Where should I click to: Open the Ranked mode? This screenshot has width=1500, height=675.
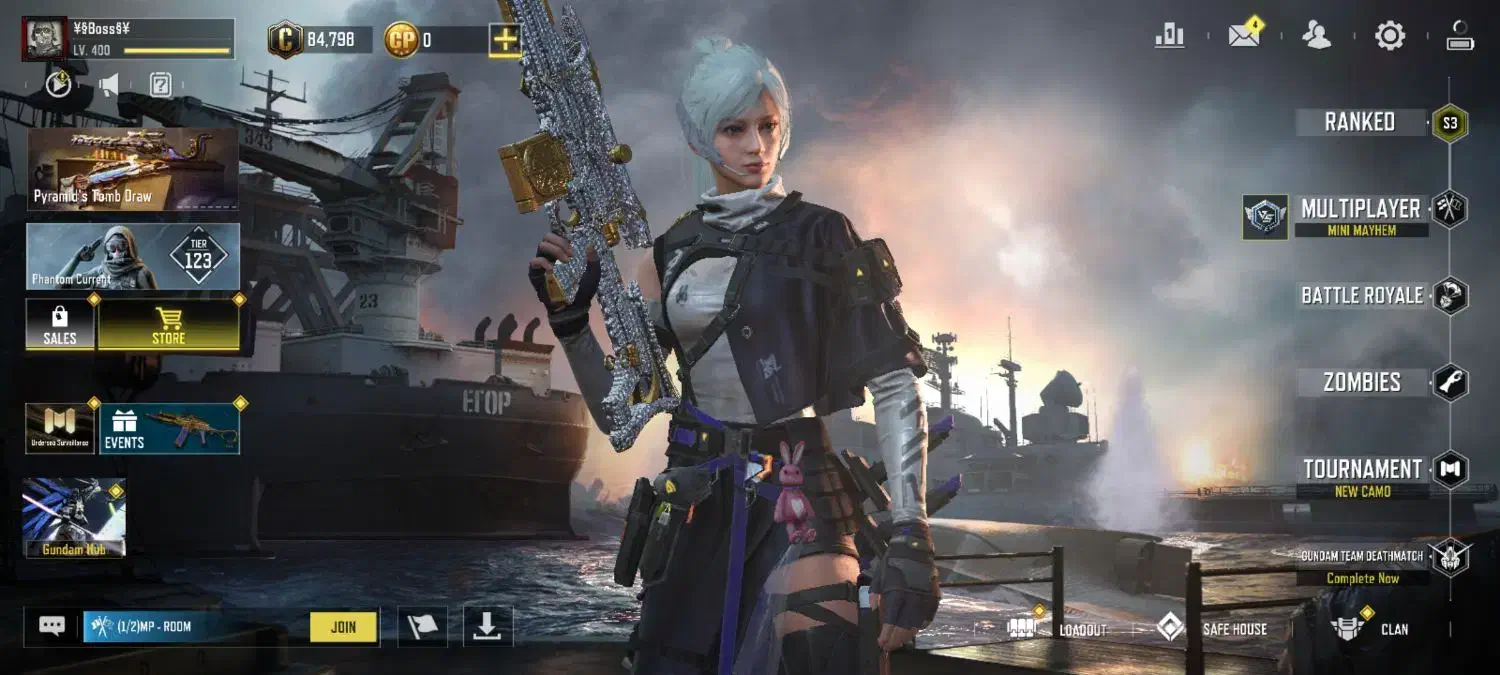[x=1360, y=122]
